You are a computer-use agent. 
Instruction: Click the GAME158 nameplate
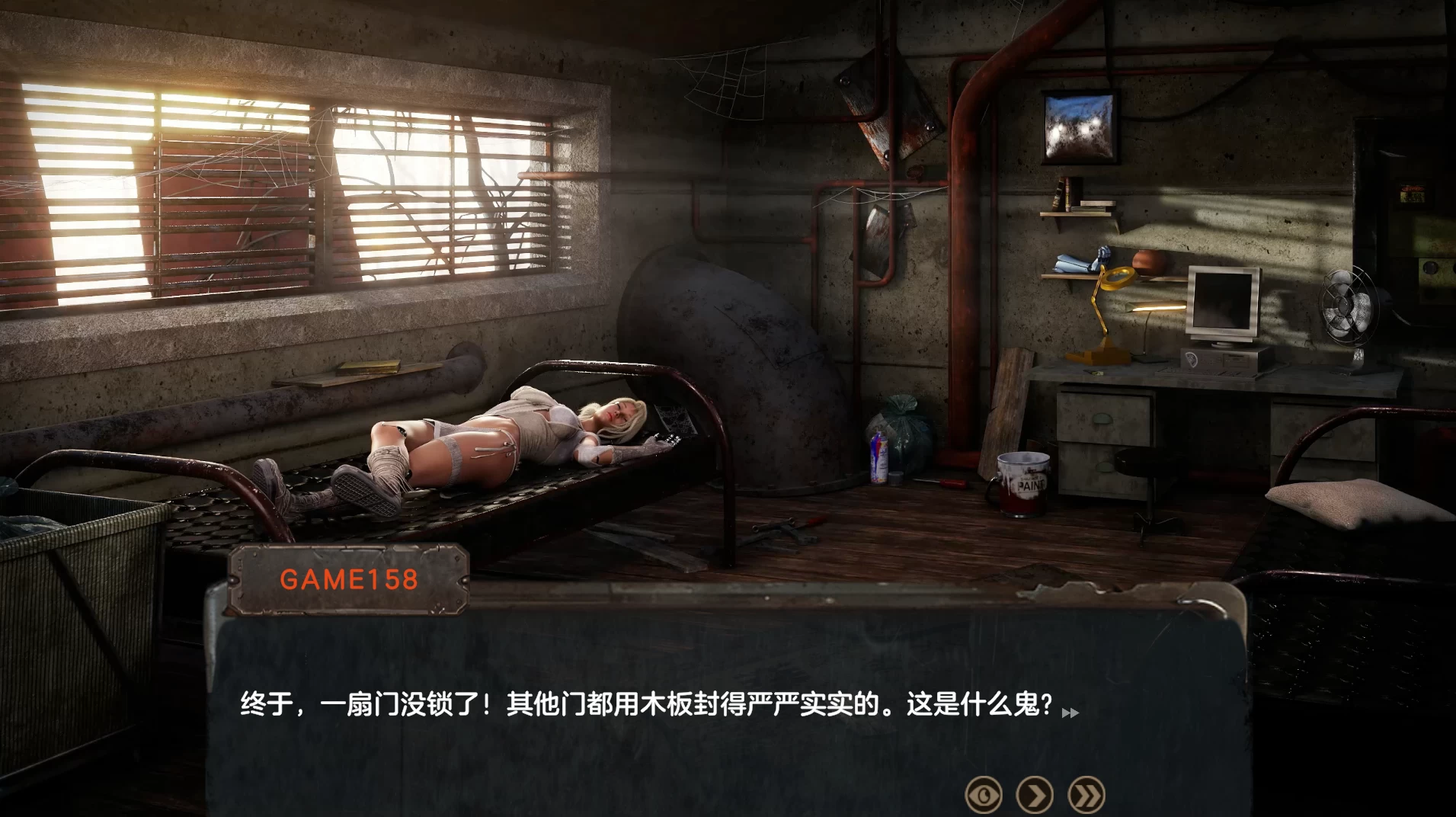347,581
